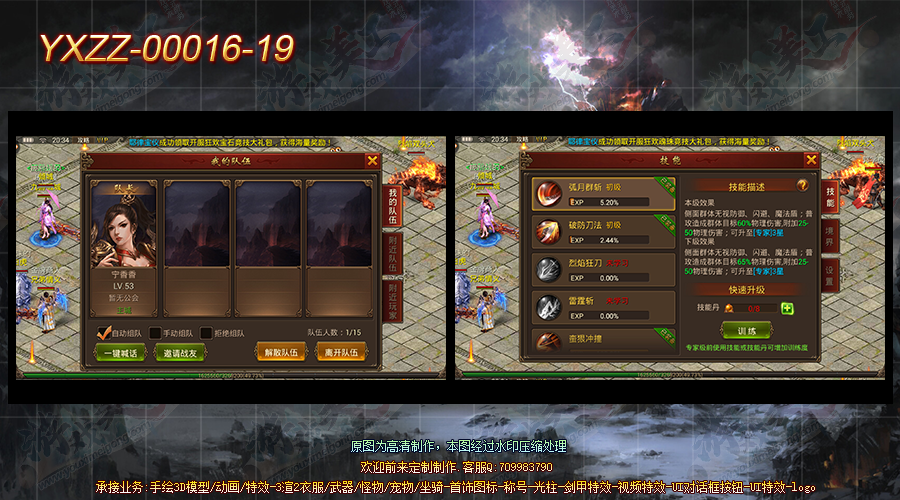Disband the team with 解散队伍
This screenshot has width=900, height=500.
(x=281, y=352)
